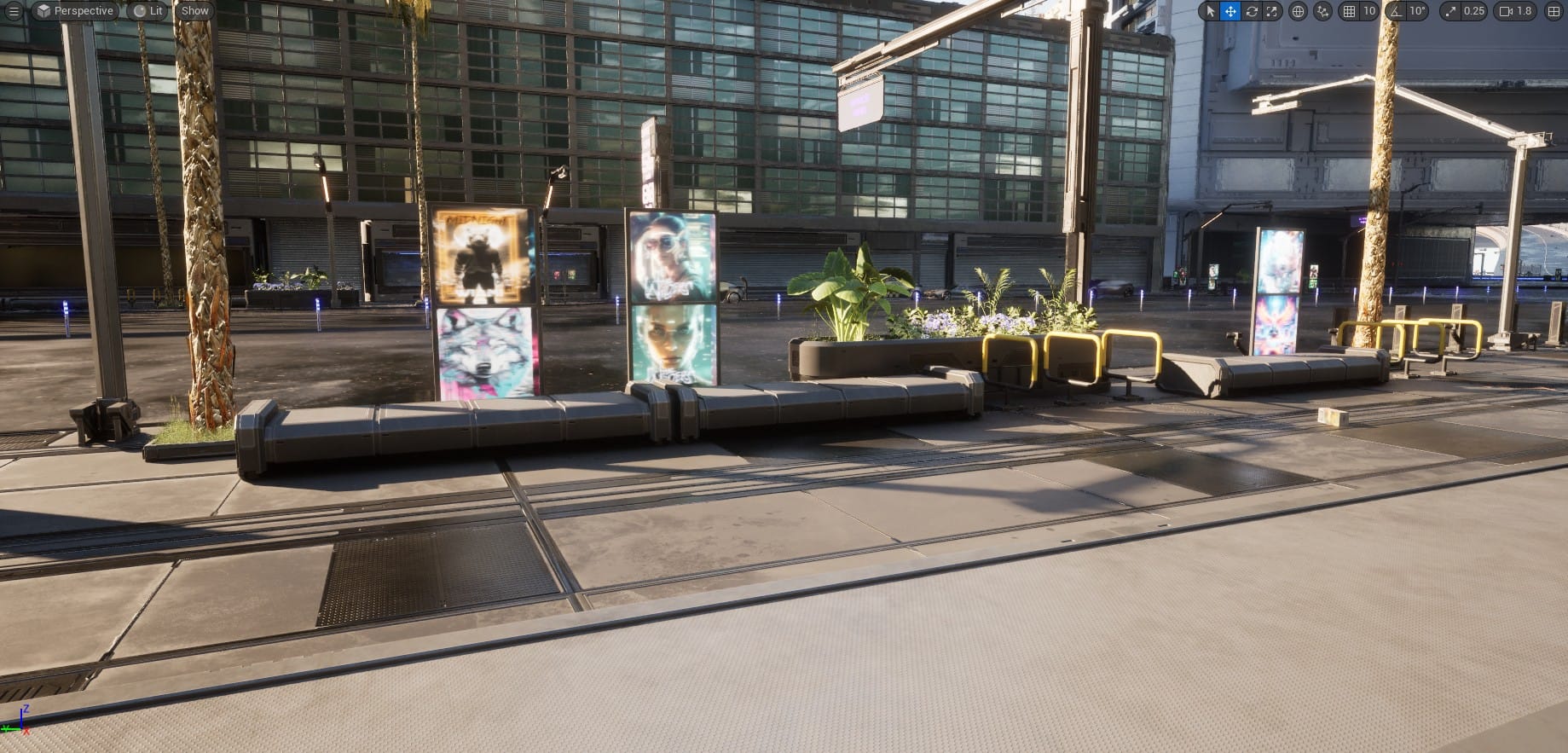The width and height of the screenshot is (1568, 753).
Task: Open the Perspective view dropdown
Action: [x=75, y=11]
